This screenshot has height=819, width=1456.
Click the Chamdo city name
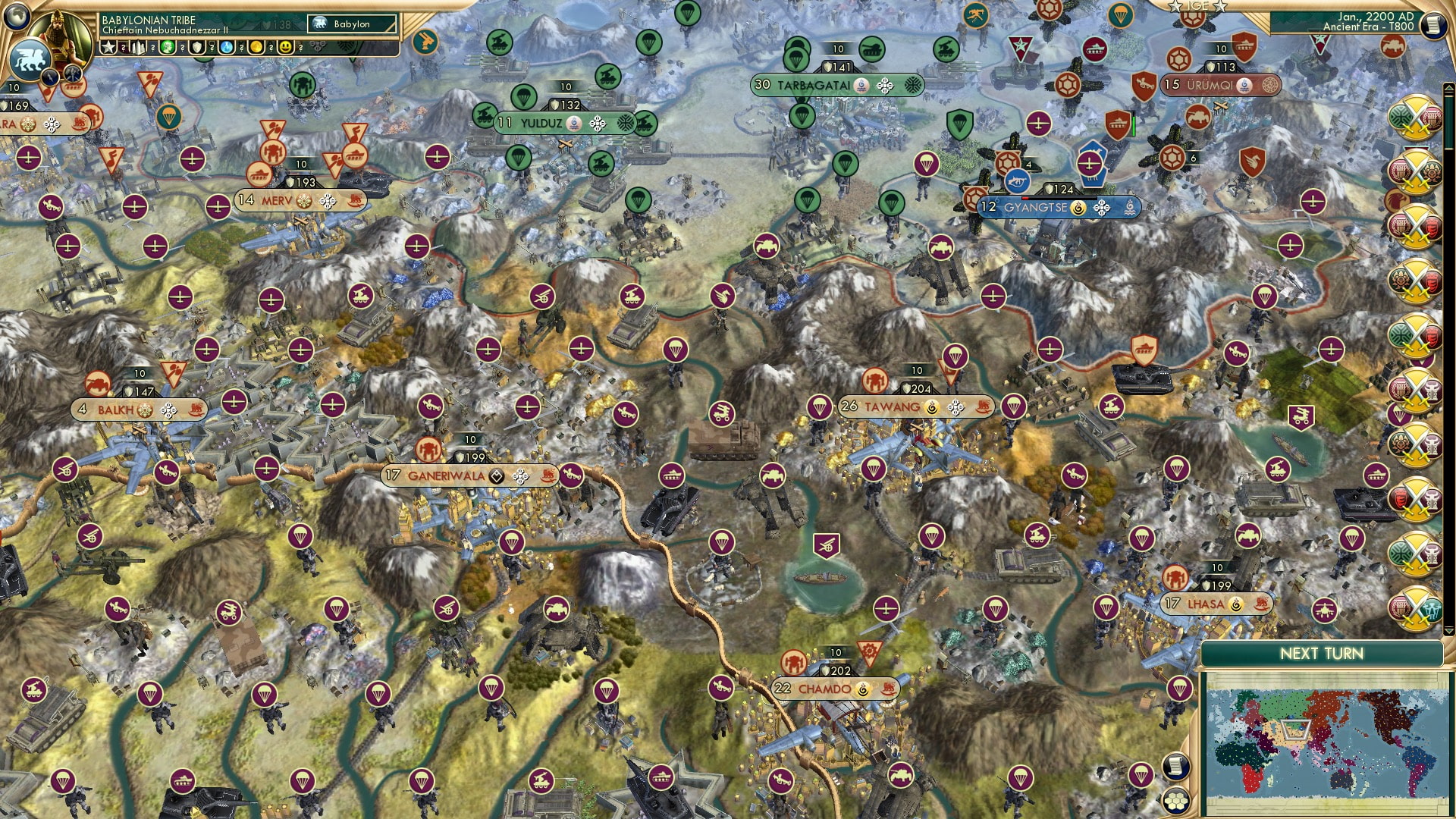click(827, 690)
